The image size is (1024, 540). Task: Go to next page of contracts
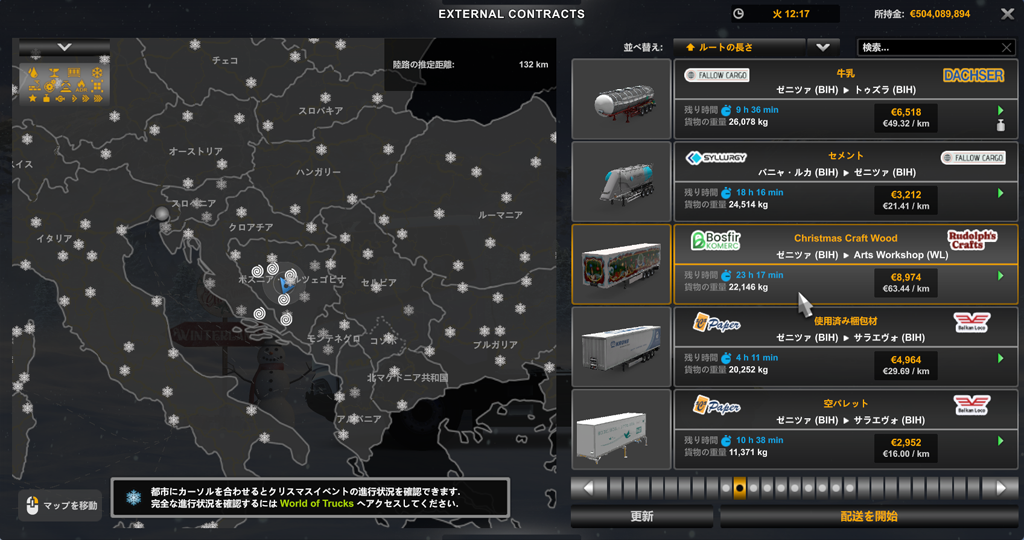[1000, 488]
